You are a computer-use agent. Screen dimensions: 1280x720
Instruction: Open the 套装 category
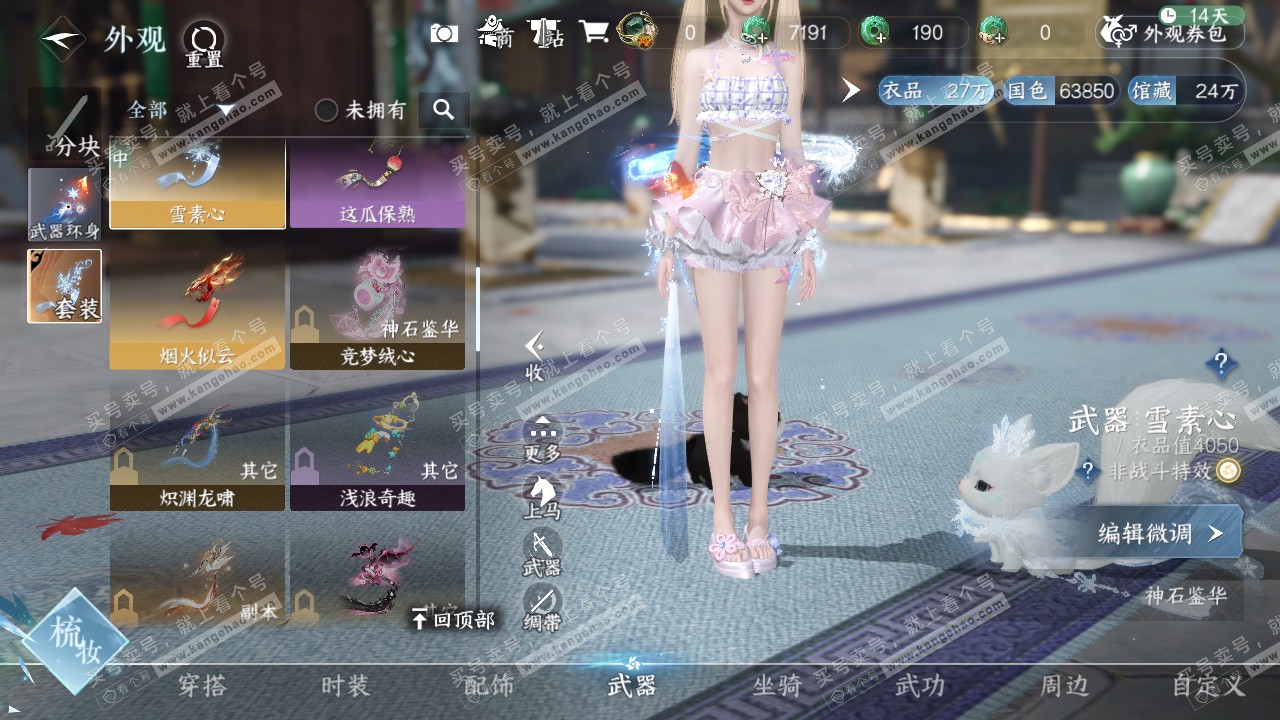[x=64, y=286]
